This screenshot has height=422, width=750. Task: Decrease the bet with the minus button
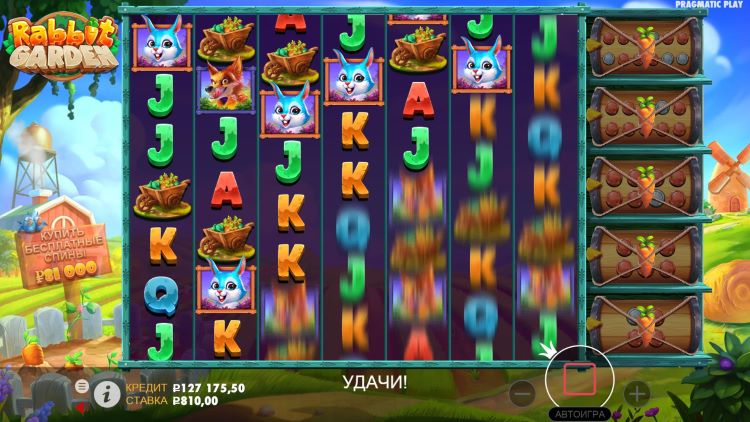click(x=520, y=393)
